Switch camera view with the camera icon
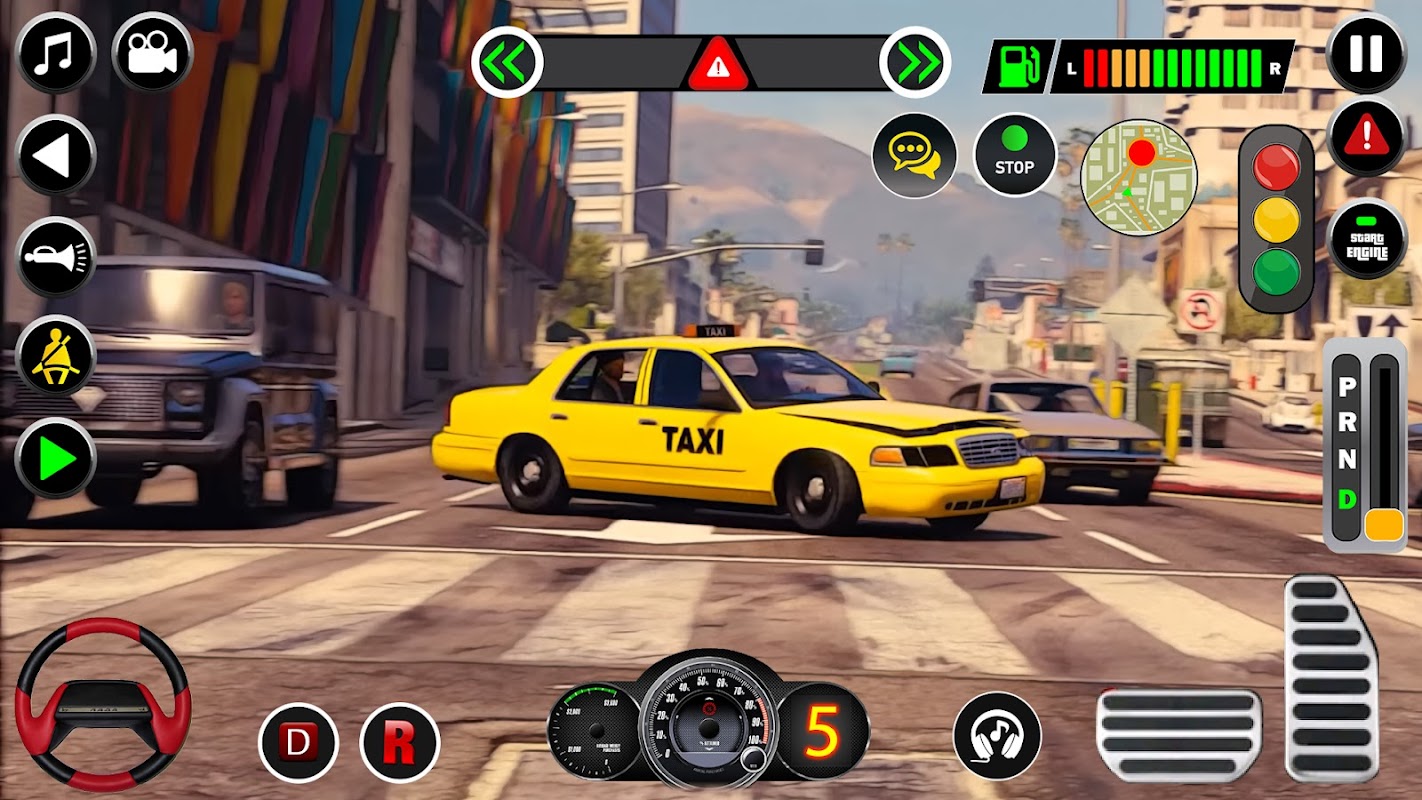1422x800 pixels. [152, 53]
